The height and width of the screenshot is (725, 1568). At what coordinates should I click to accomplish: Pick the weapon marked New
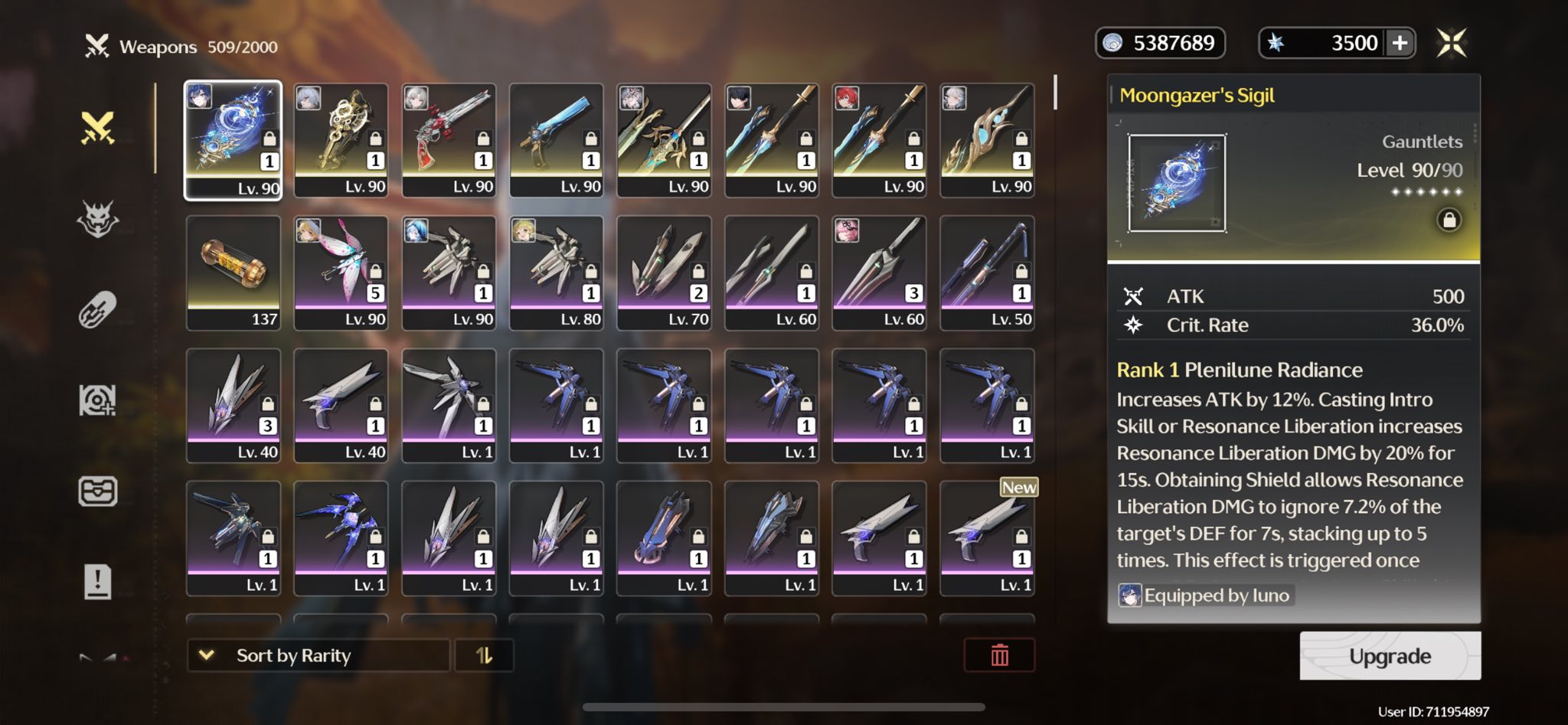tap(987, 537)
